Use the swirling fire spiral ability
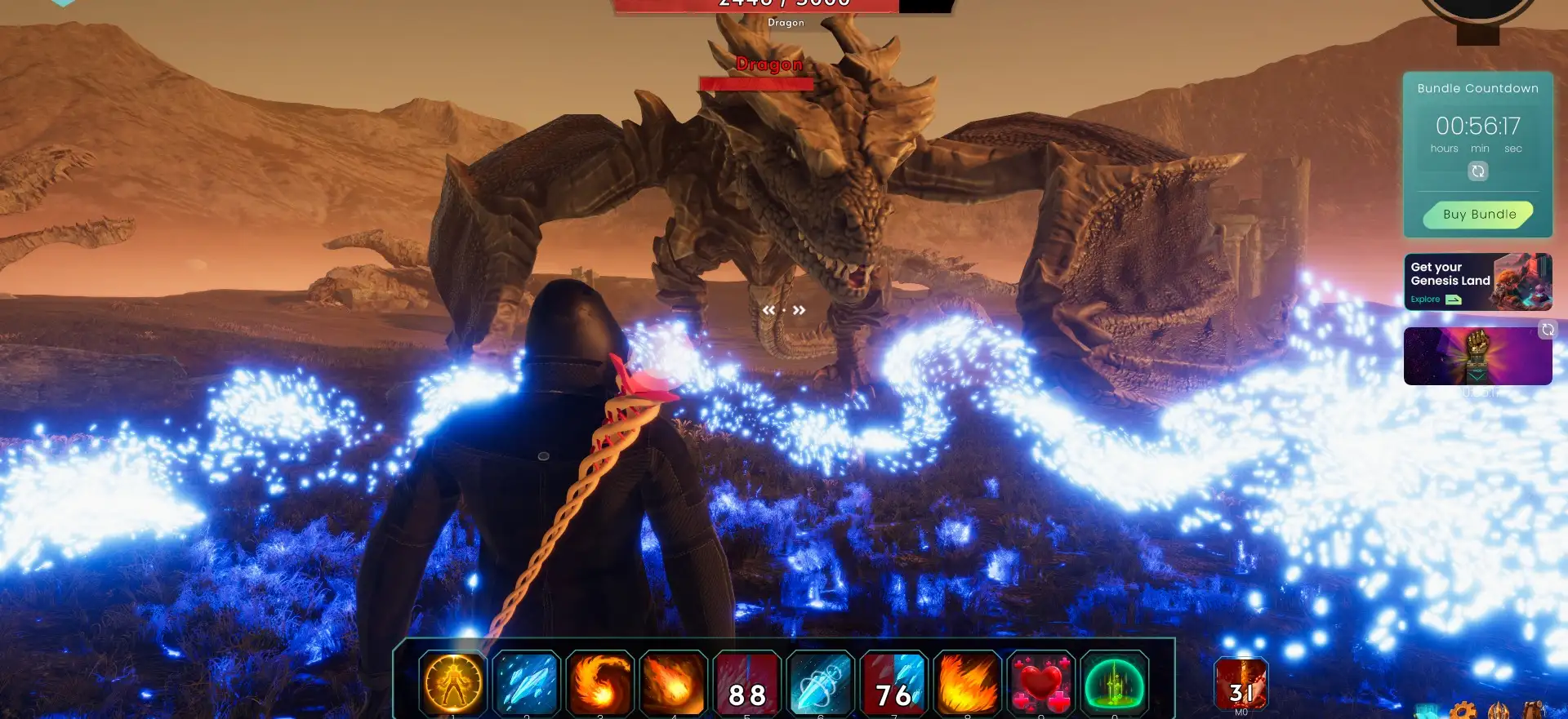 pyautogui.click(x=600, y=683)
